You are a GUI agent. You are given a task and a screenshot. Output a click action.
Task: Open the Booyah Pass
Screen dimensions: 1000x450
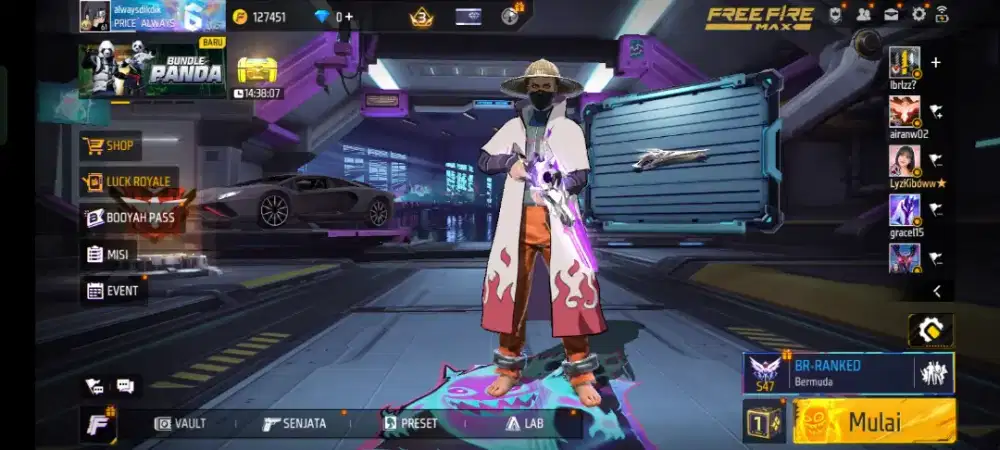click(x=130, y=217)
